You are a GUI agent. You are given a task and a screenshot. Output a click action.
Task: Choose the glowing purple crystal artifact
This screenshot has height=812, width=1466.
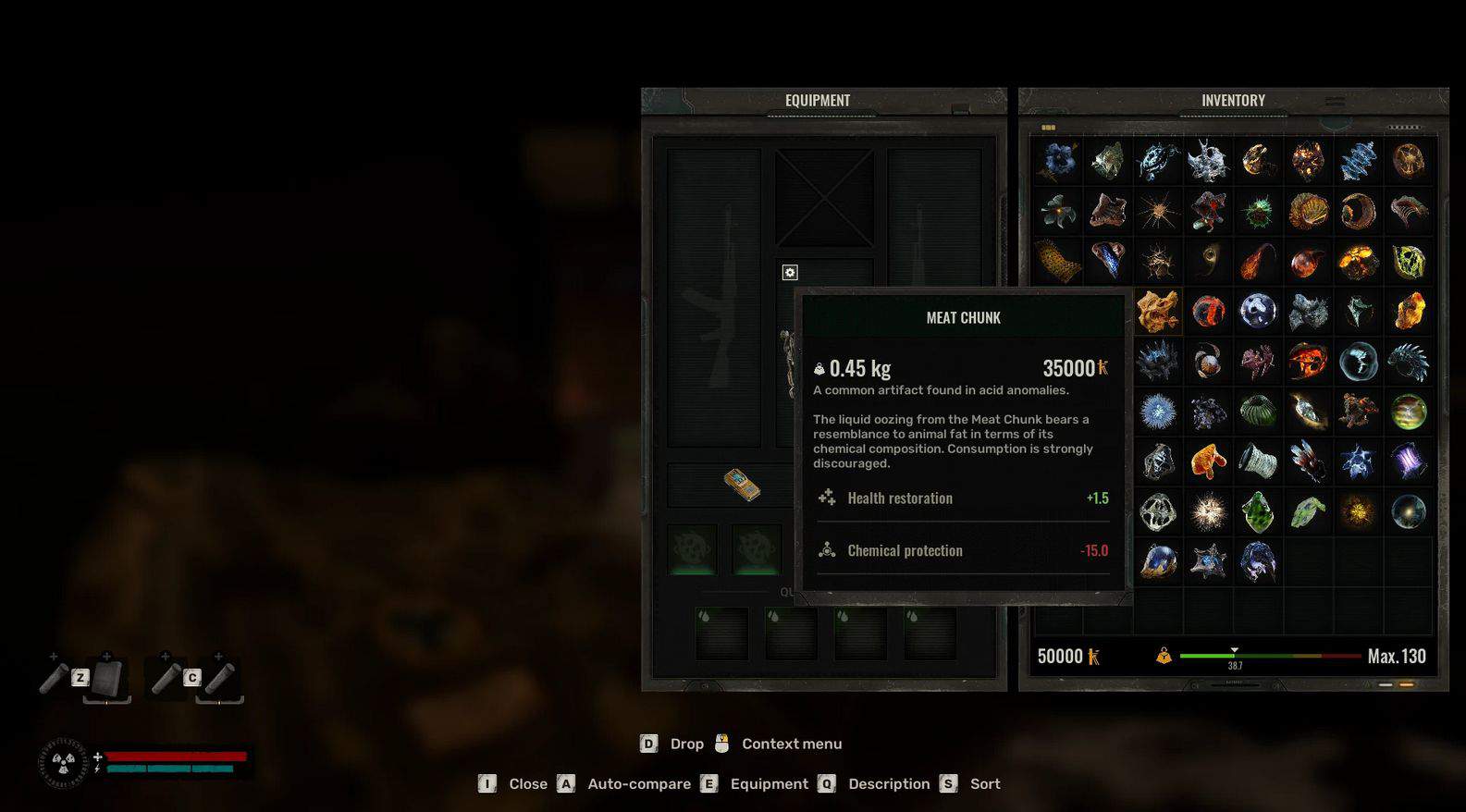(x=1408, y=461)
